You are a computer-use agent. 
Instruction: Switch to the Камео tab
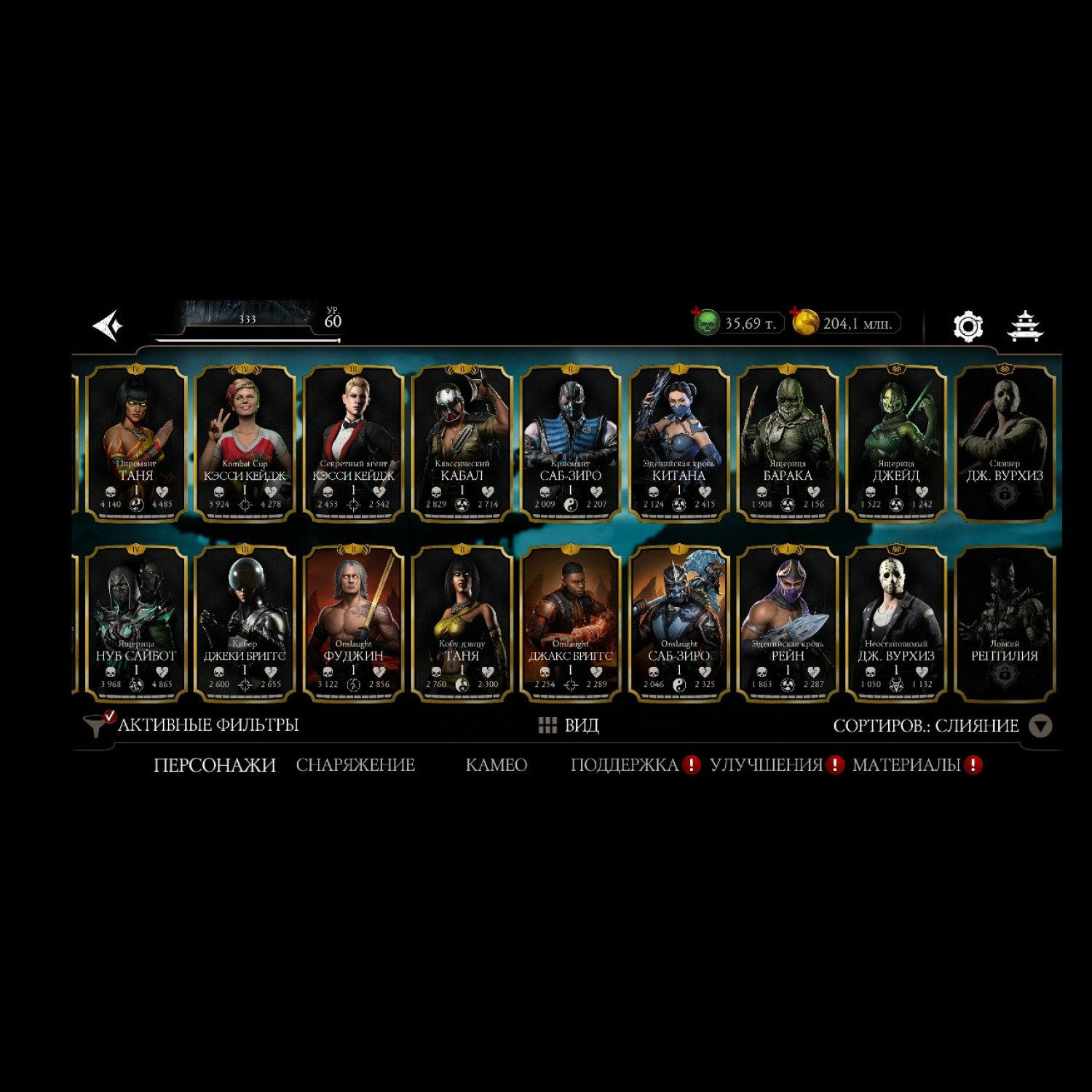(496, 765)
